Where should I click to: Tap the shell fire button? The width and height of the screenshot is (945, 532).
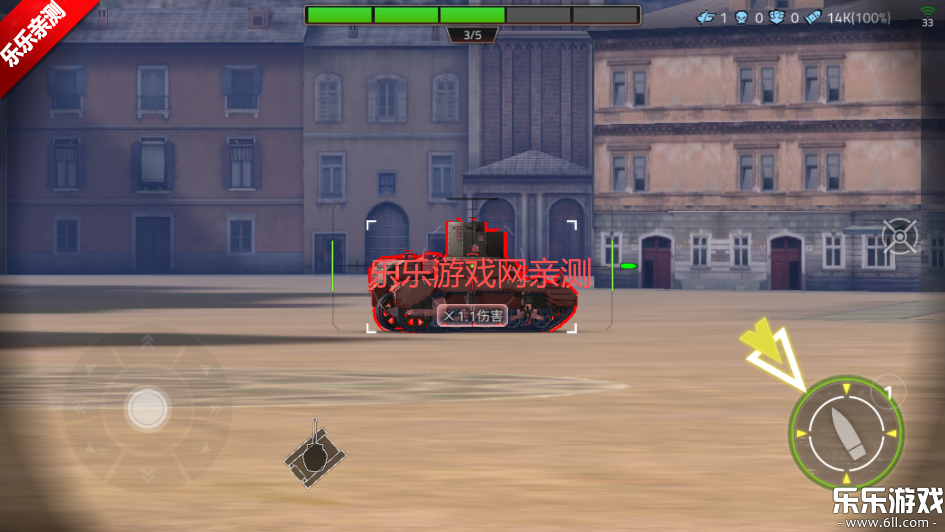[x=846, y=434]
